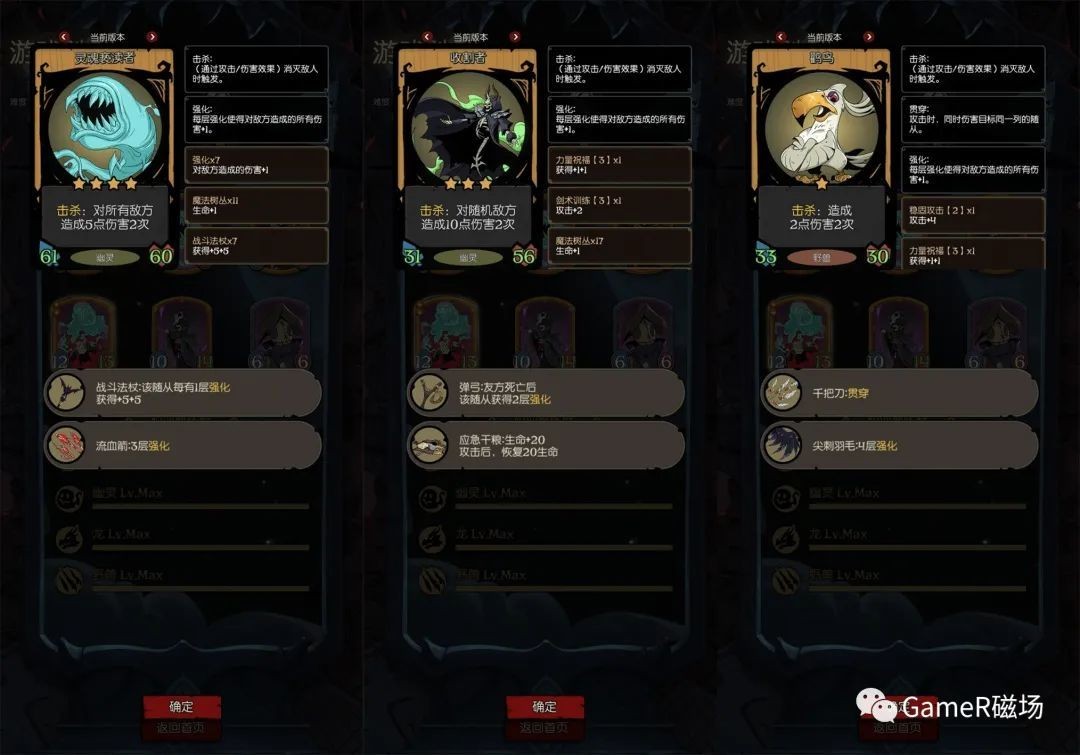The width and height of the screenshot is (1080, 755).
Task: Choose the 流血箭 item row
Action: (x=185, y=445)
